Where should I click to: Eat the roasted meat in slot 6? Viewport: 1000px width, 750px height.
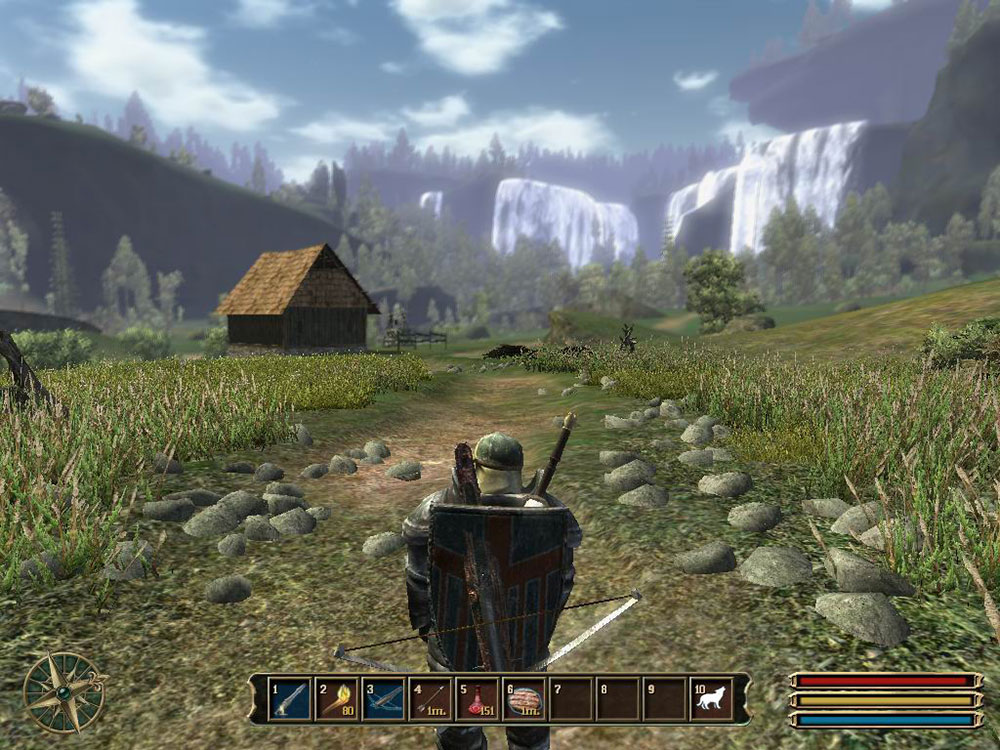click(x=524, y=698)
